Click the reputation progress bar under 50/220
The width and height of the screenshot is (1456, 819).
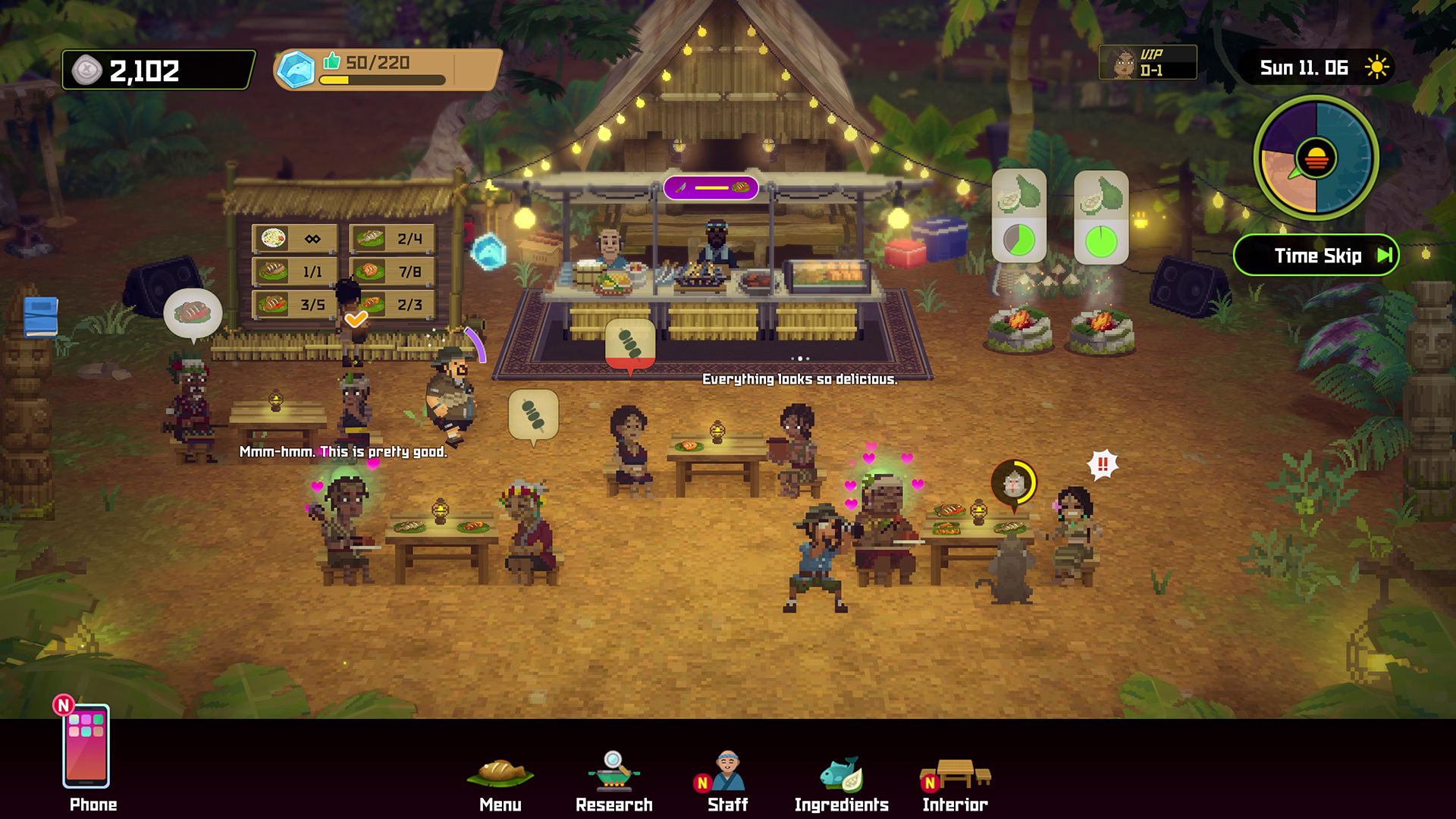383,79
